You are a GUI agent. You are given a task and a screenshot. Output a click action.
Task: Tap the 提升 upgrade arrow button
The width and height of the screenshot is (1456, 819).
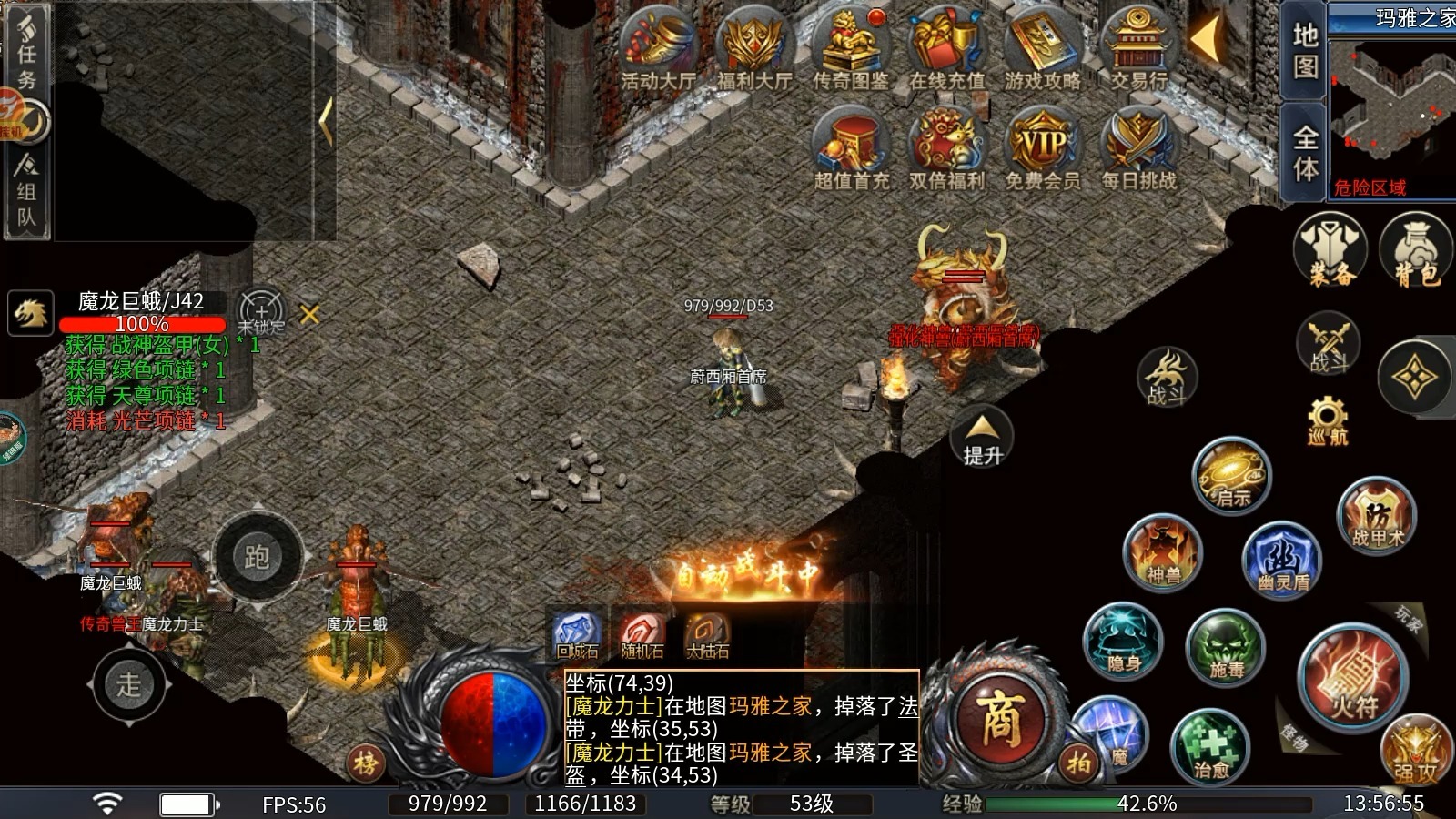[x=982, y=438]
